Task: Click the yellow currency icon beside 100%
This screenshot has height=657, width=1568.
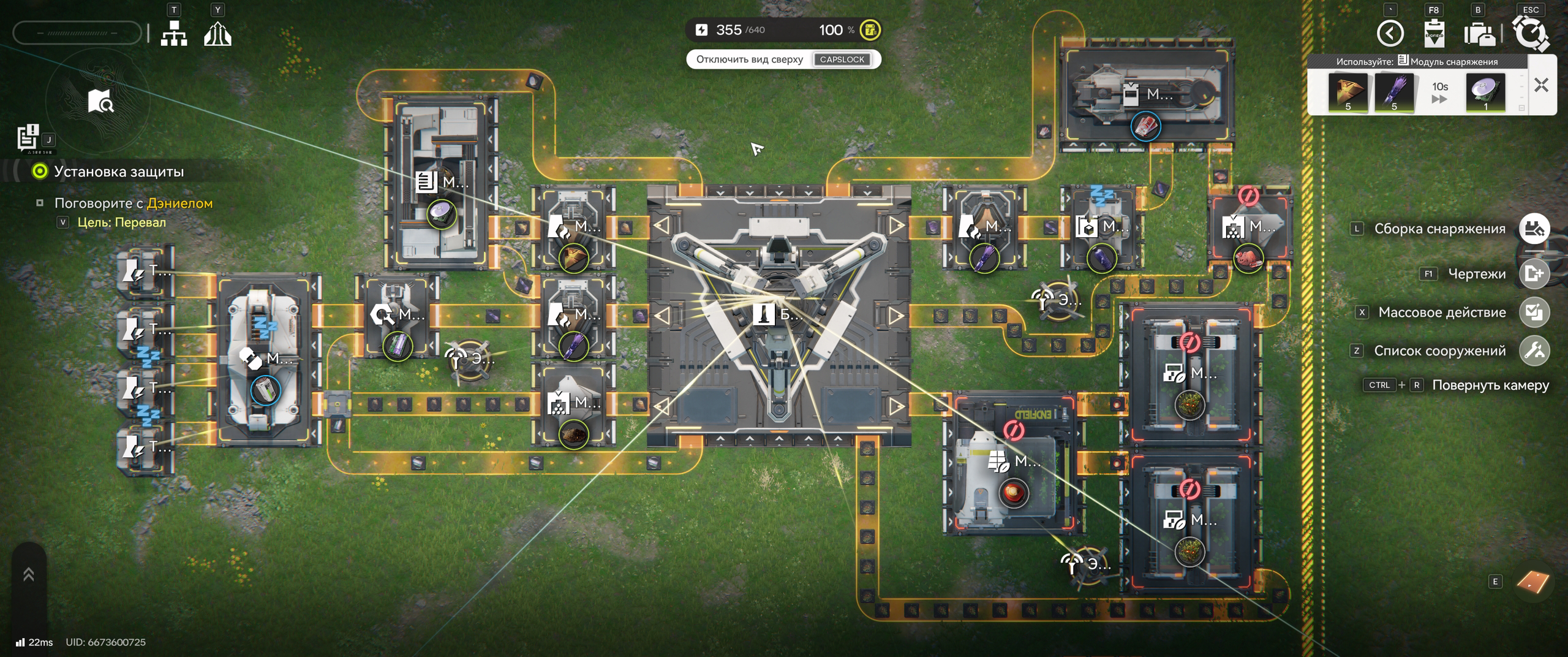Action: pos(870,29)
